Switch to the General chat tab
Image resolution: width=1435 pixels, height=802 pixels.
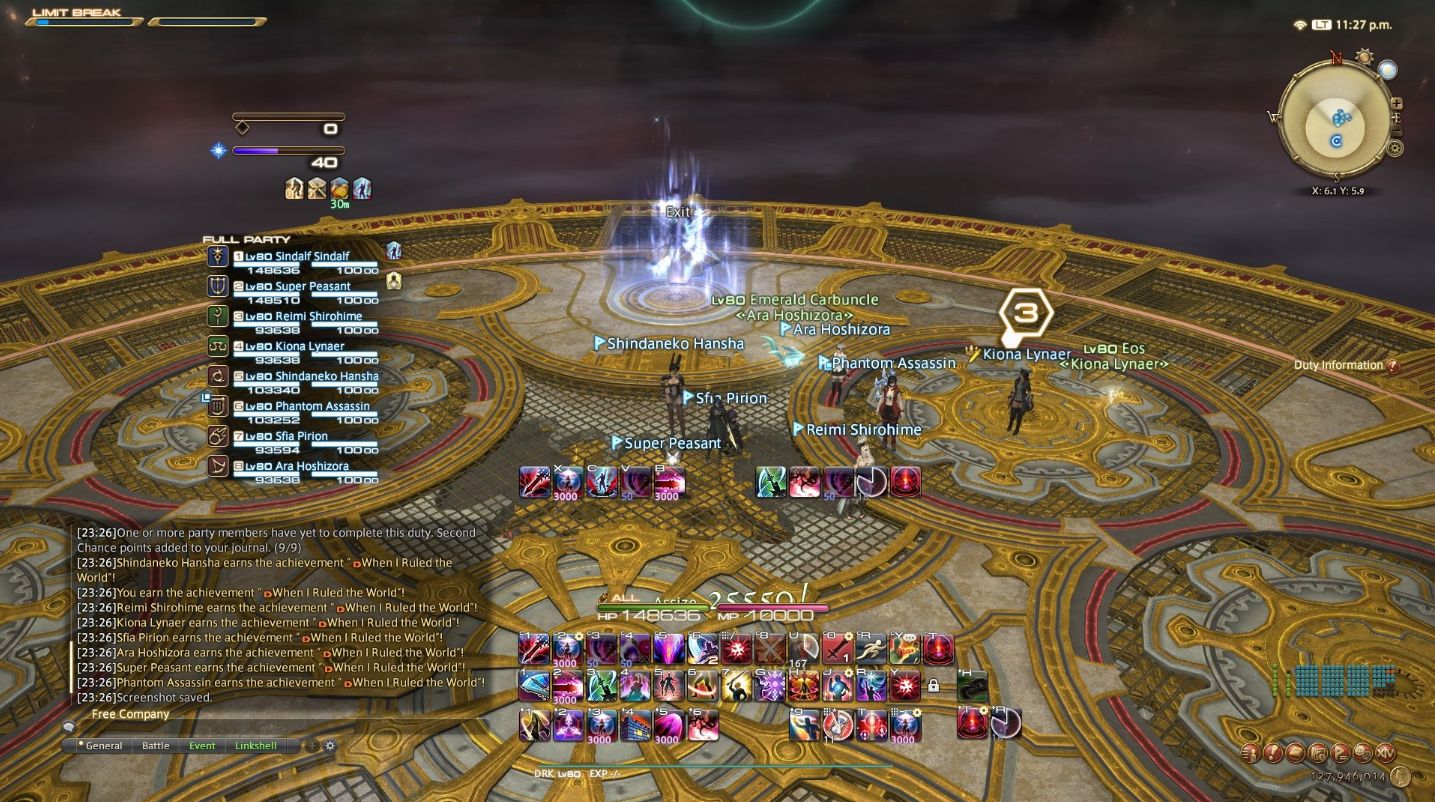[x=103, y=745]
